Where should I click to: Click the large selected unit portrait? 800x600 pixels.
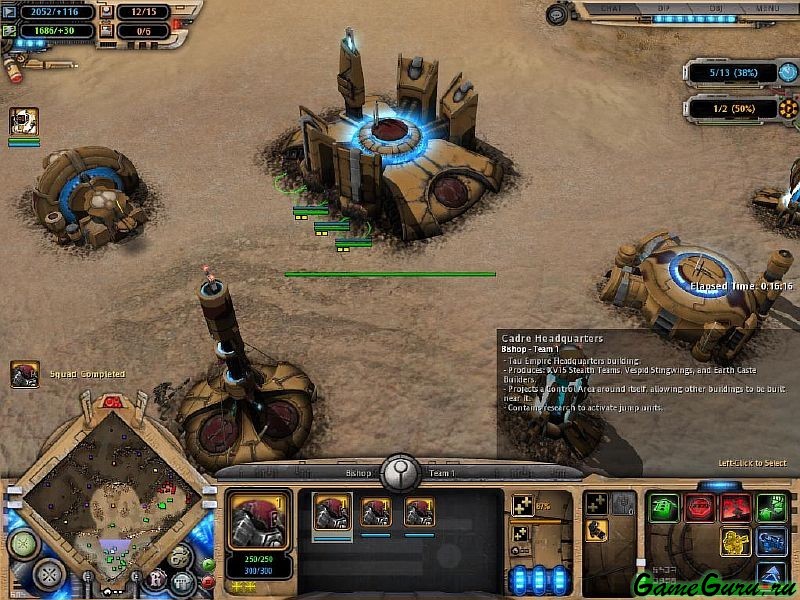pyautogui.click(x=260, y=520)
